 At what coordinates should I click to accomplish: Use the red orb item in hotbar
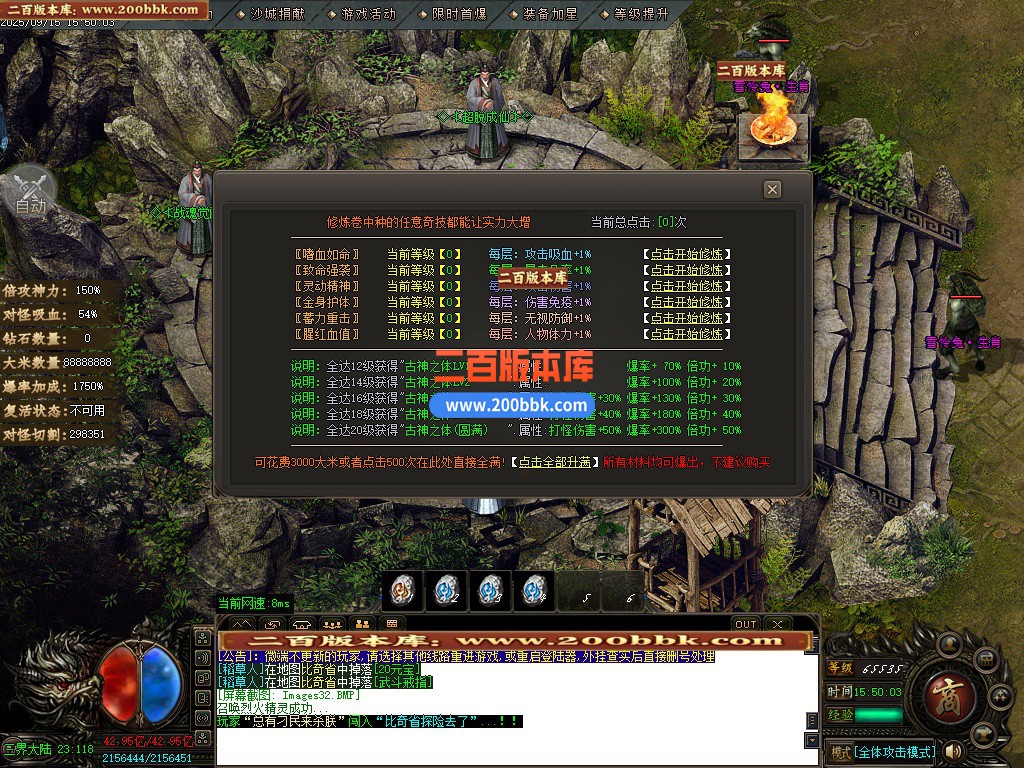(x=402, y=590)
